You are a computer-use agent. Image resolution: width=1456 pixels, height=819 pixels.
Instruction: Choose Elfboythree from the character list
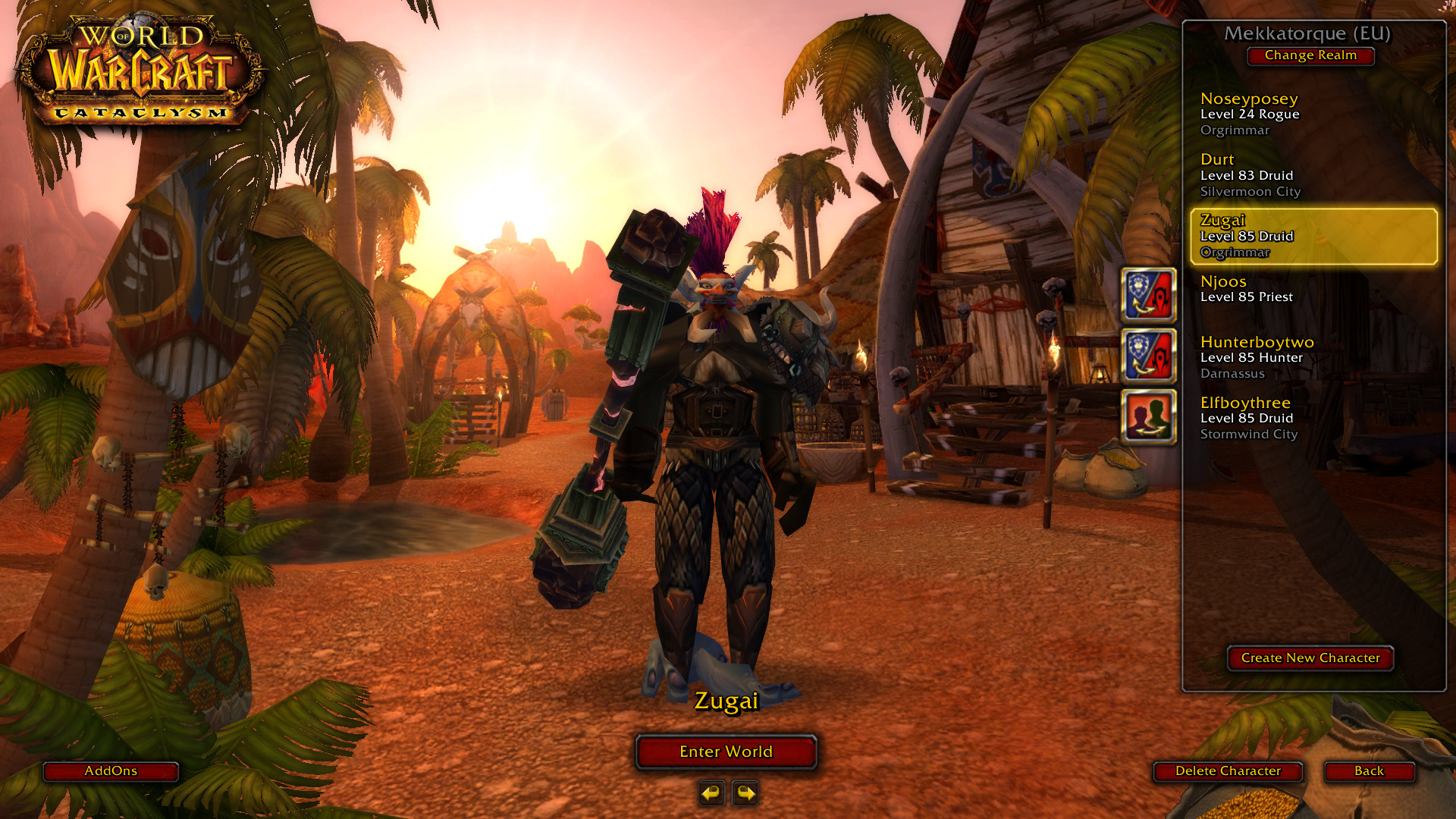coord(1313,418)
